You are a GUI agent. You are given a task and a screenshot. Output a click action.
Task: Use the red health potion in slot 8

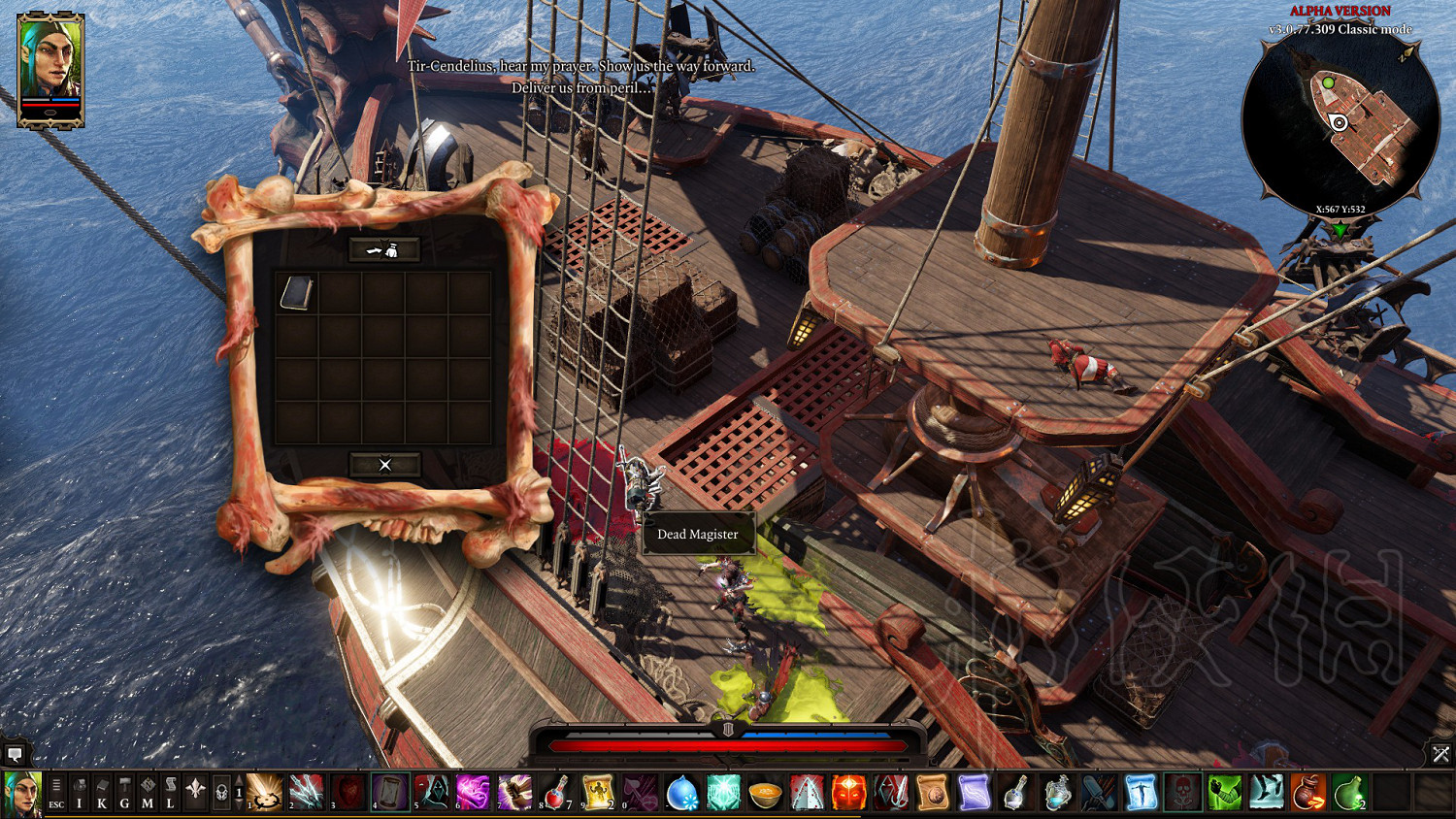[x=556, y=792]
